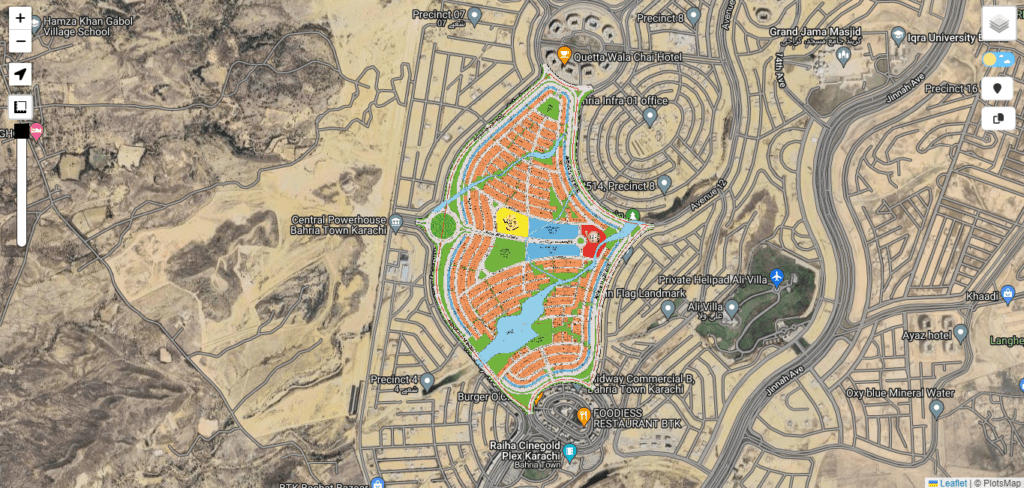Click the black opacity slider handle

click(21, 131)
